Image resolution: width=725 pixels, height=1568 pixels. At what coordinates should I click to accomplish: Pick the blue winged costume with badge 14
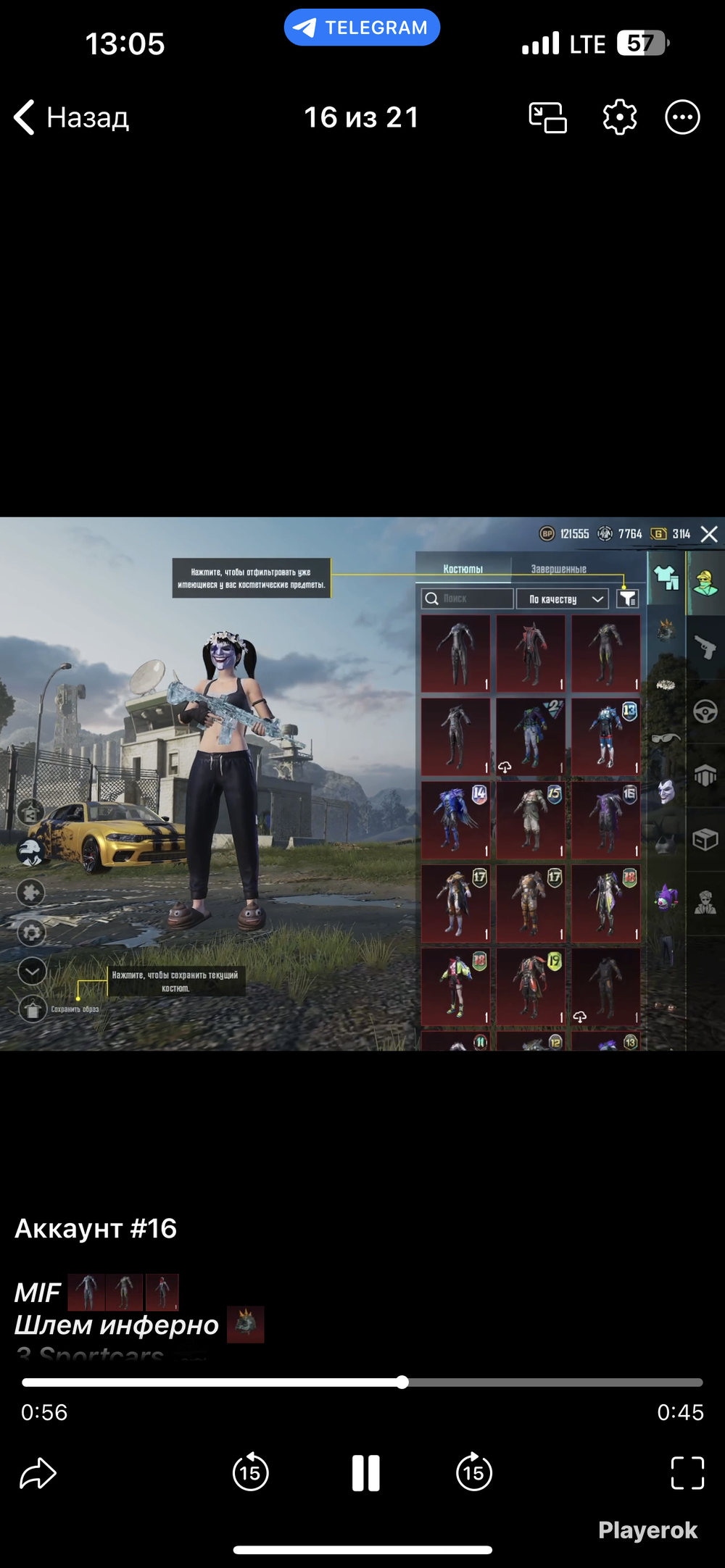click(455, 820)
